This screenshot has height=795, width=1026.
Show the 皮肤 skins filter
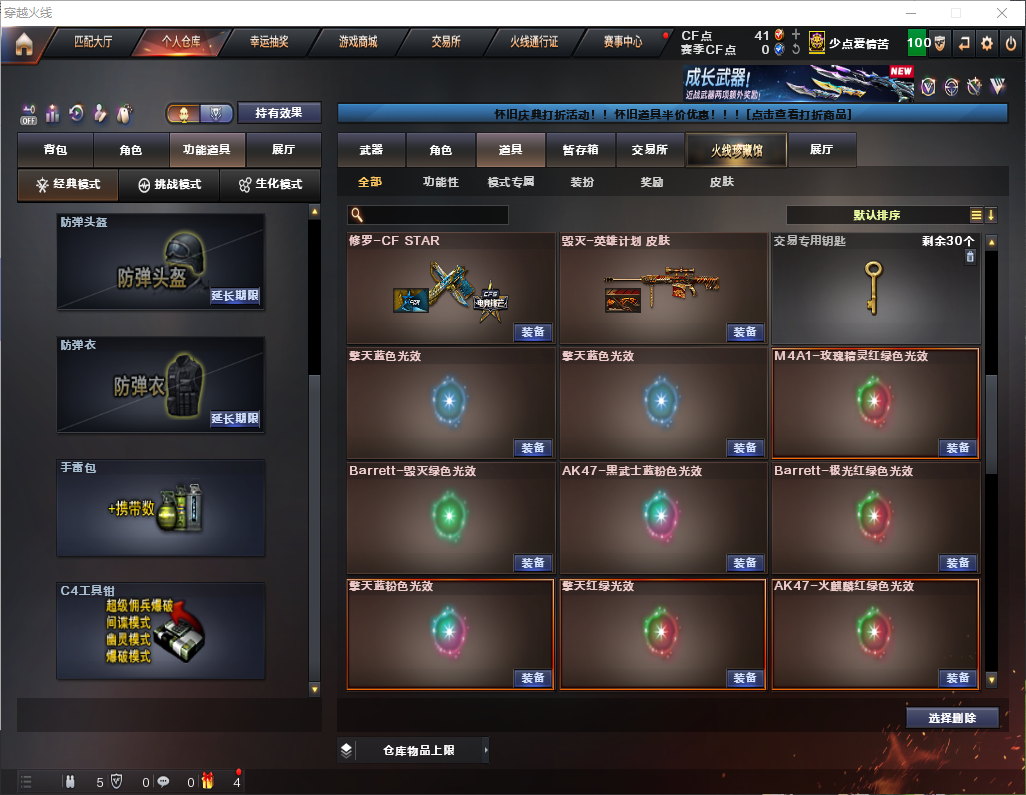click(721, 182)
